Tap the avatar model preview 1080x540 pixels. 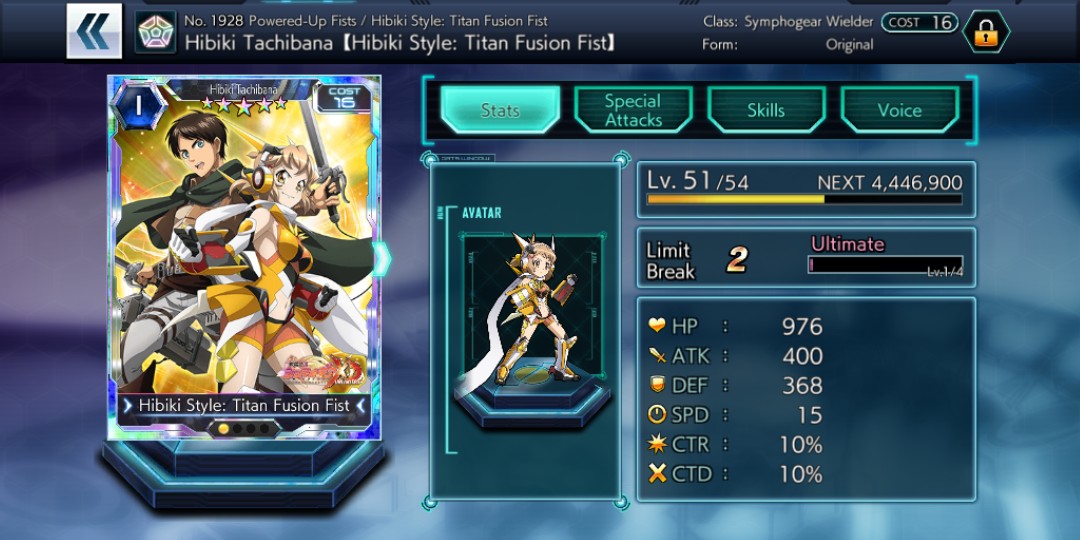[525, 310]
